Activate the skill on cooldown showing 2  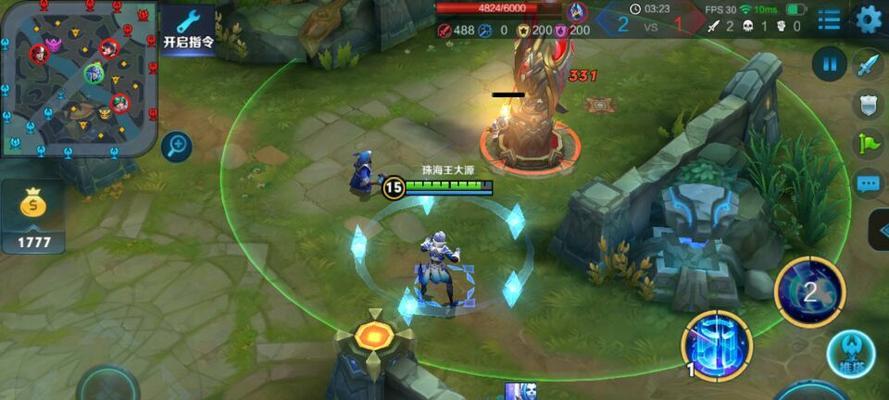pyautogui.click(x=810, y=291)
